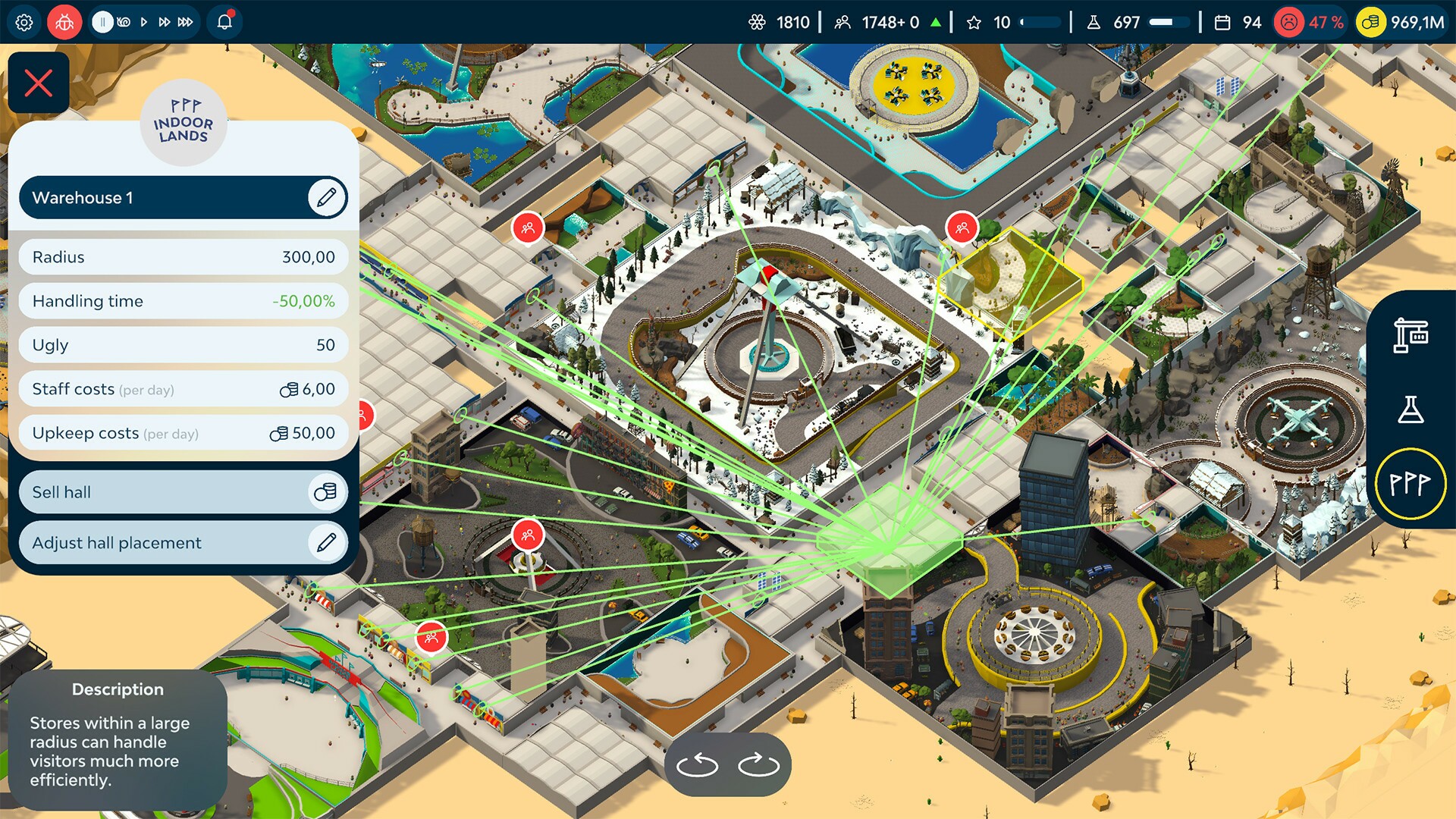This screenshot has width=1456, height=819.
Task: Close the Warehouse 1 panel
Action: tap(39, 82)
